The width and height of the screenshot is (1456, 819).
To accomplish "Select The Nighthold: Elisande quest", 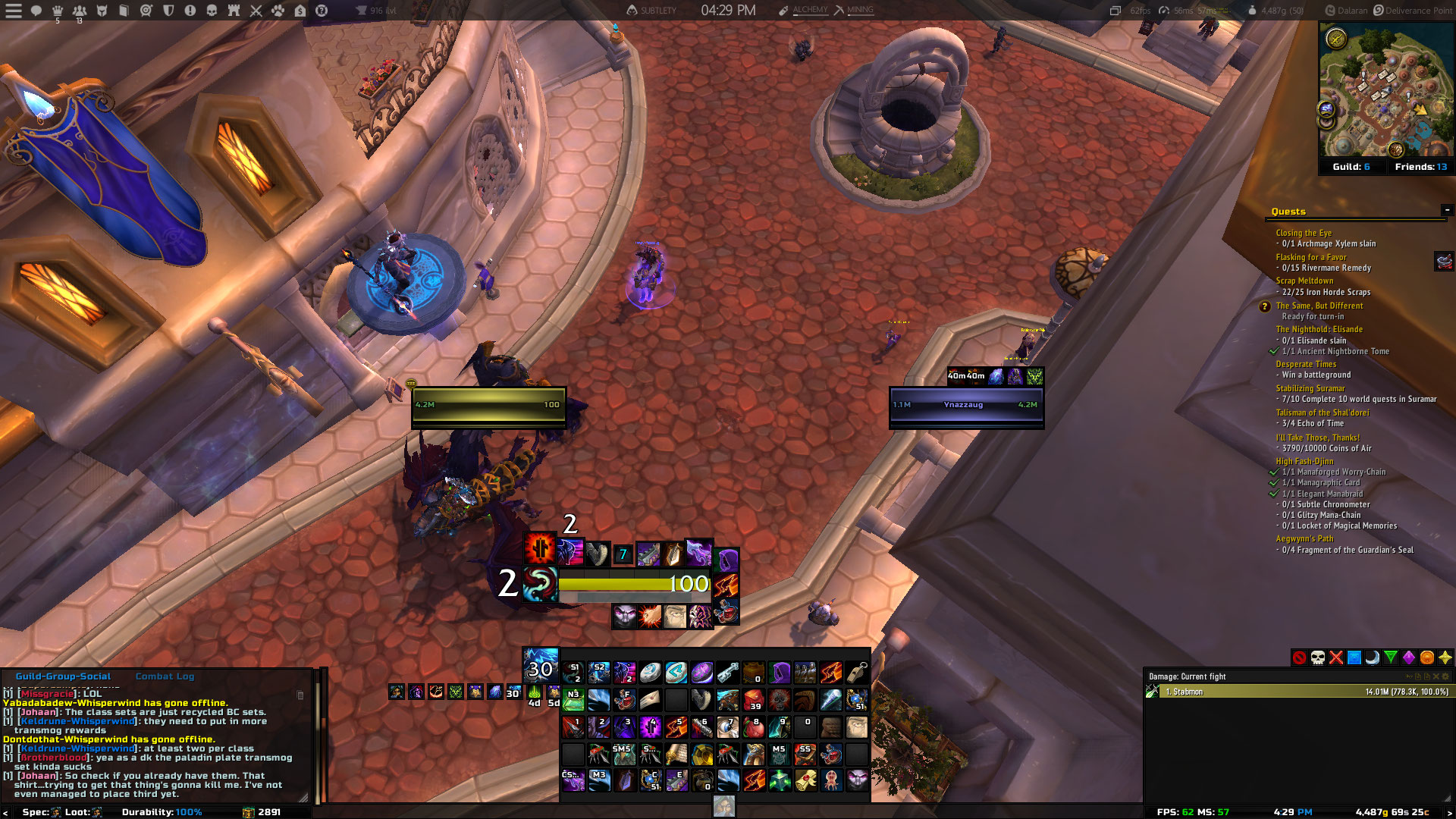I will click(x=1319, y=329).
